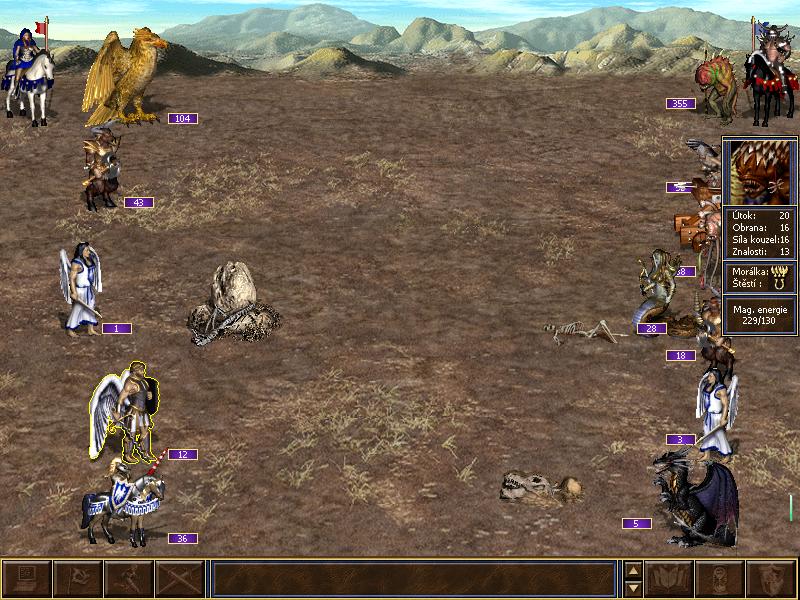Click the enemy hero portrait in the stats panel

coord(760,172)
